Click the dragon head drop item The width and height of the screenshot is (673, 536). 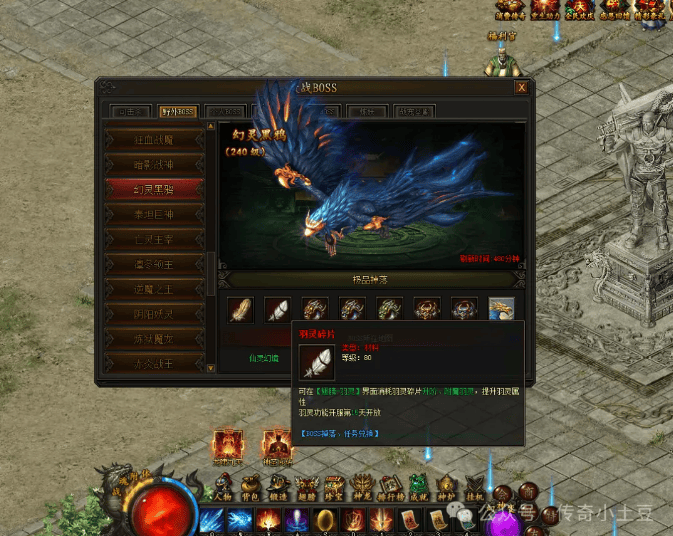coord(501,310)
